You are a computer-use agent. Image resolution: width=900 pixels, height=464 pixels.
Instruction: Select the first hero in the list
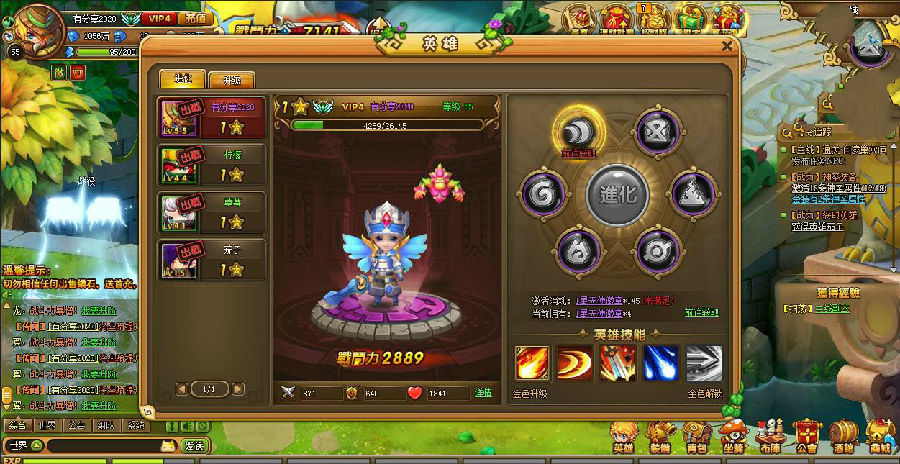tap(214, 117)
